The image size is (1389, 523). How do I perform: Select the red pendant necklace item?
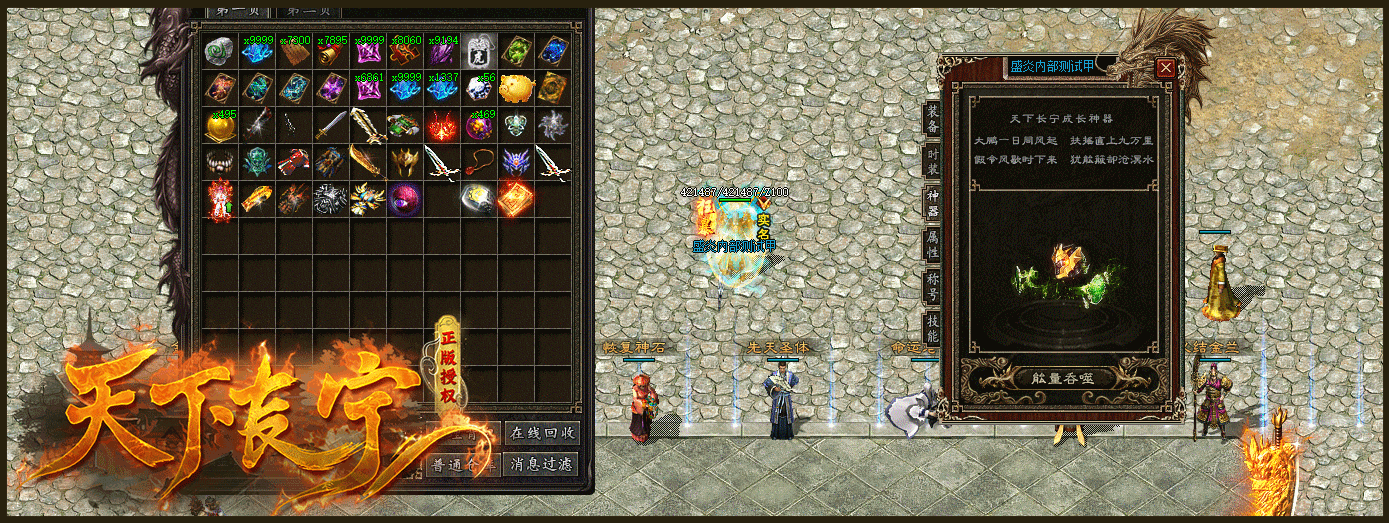point(479,160)
